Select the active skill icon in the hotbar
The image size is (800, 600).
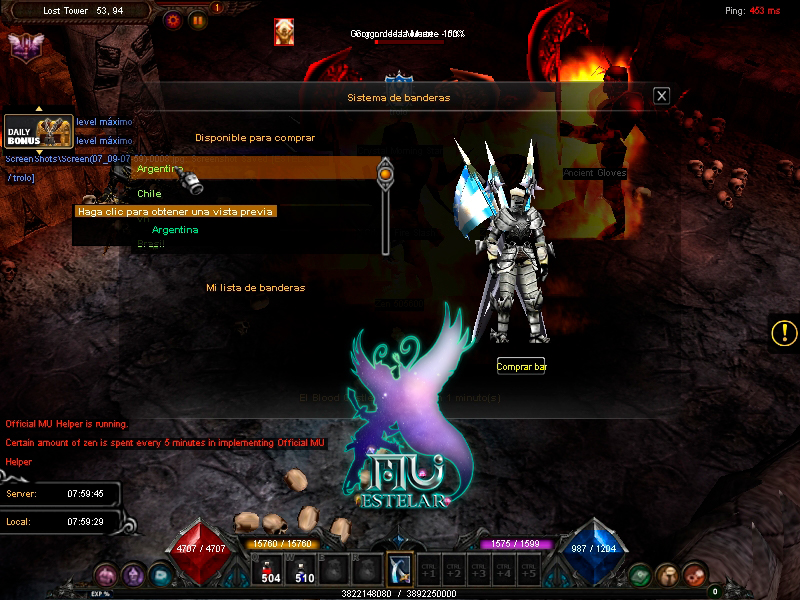[x=399, y=569]
